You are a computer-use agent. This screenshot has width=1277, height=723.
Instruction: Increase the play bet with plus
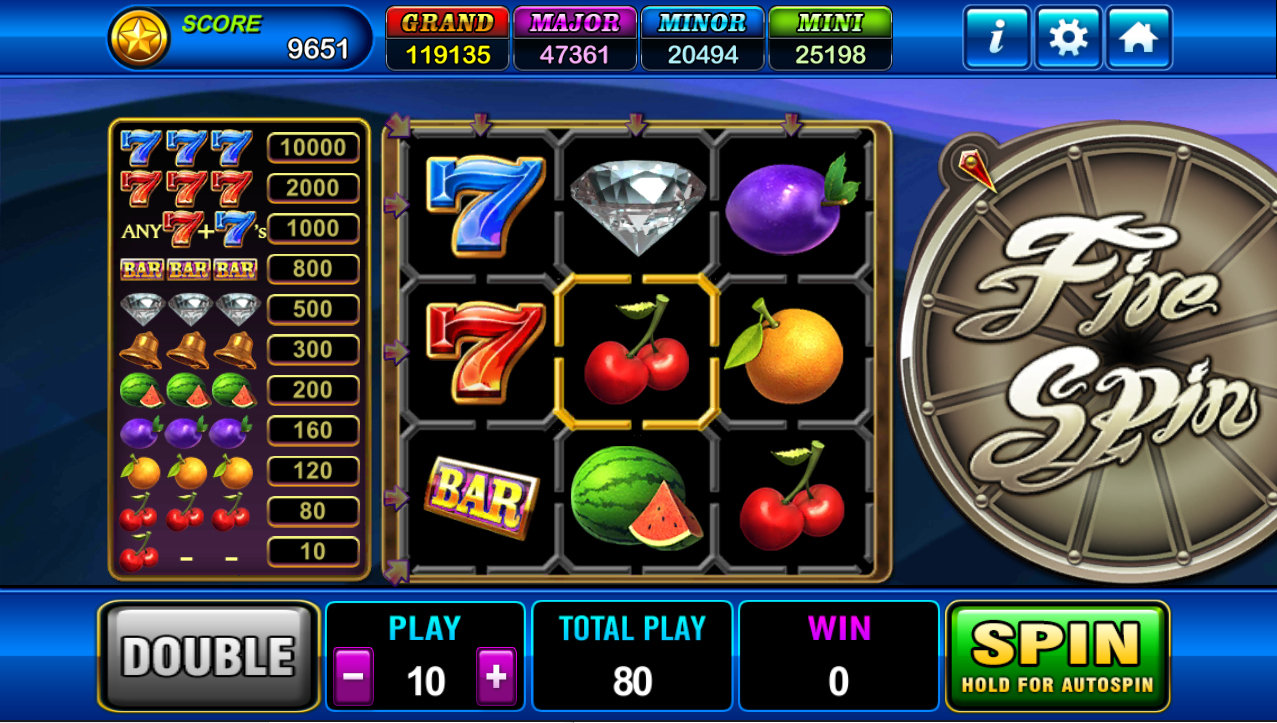click(x=496, y=677)
